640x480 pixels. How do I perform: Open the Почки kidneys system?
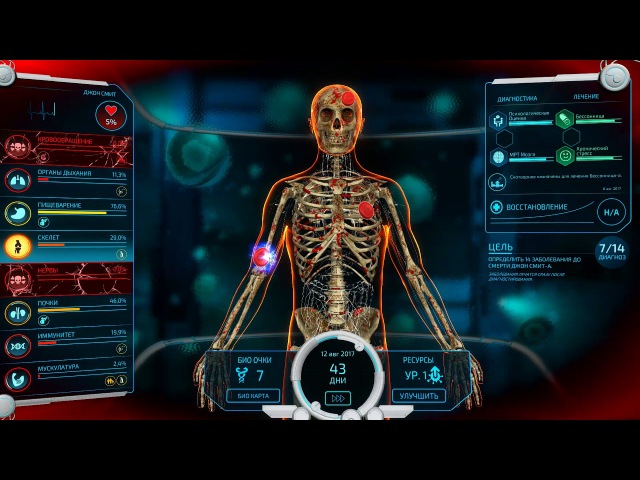click(70, 308)
